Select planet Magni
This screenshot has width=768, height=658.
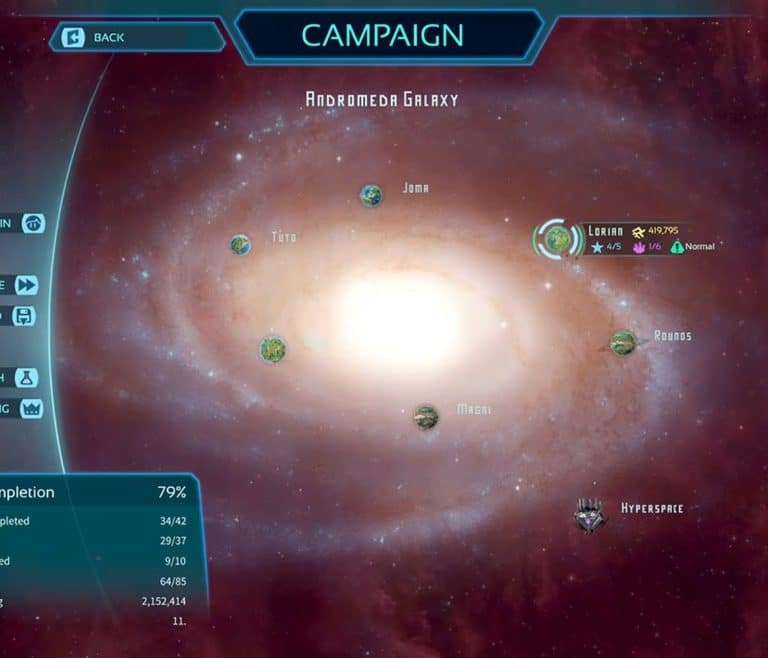pos(427,416)
